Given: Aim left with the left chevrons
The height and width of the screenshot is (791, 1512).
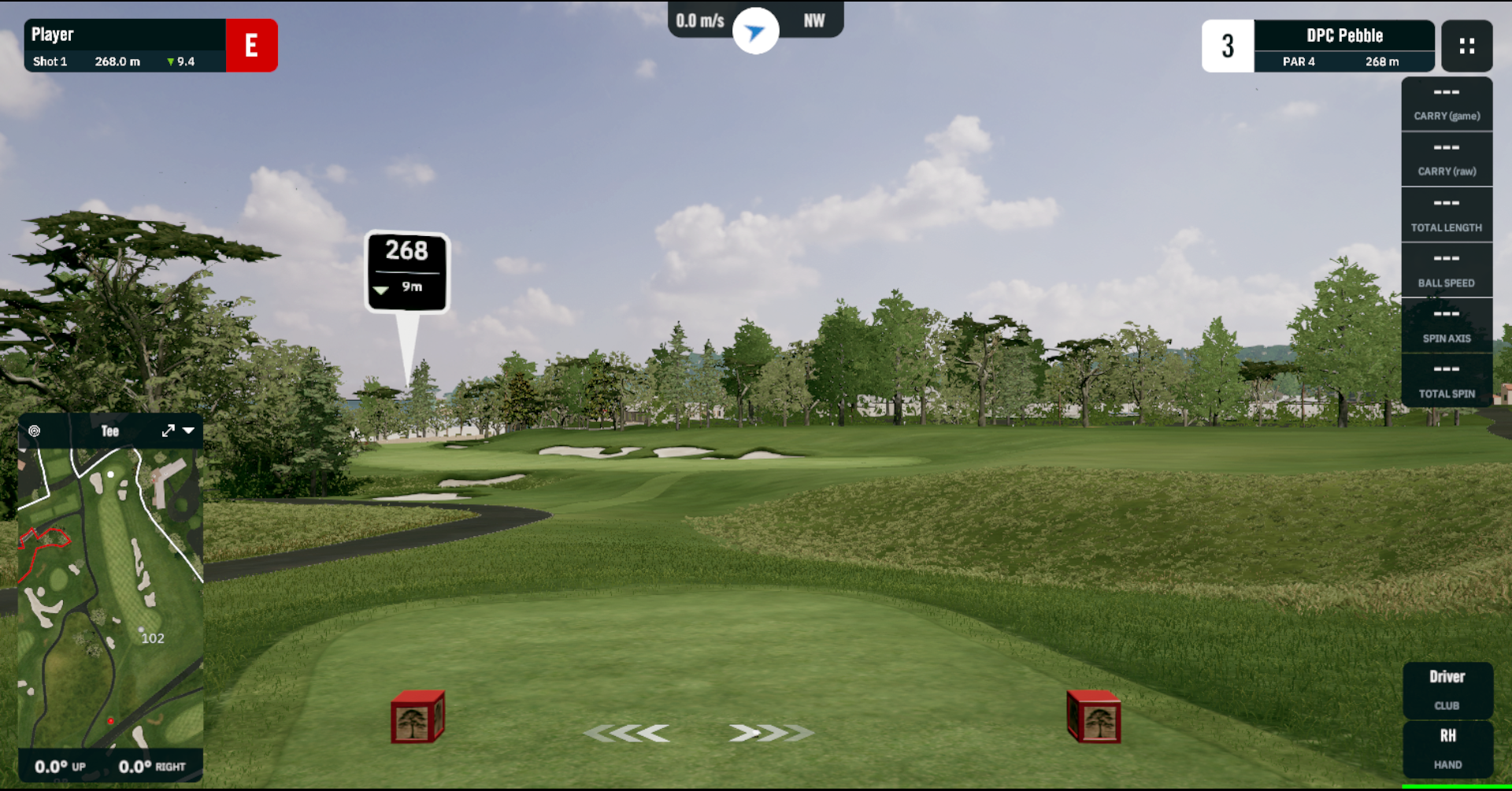Looking at the screenshot, I should click(628, 734).
